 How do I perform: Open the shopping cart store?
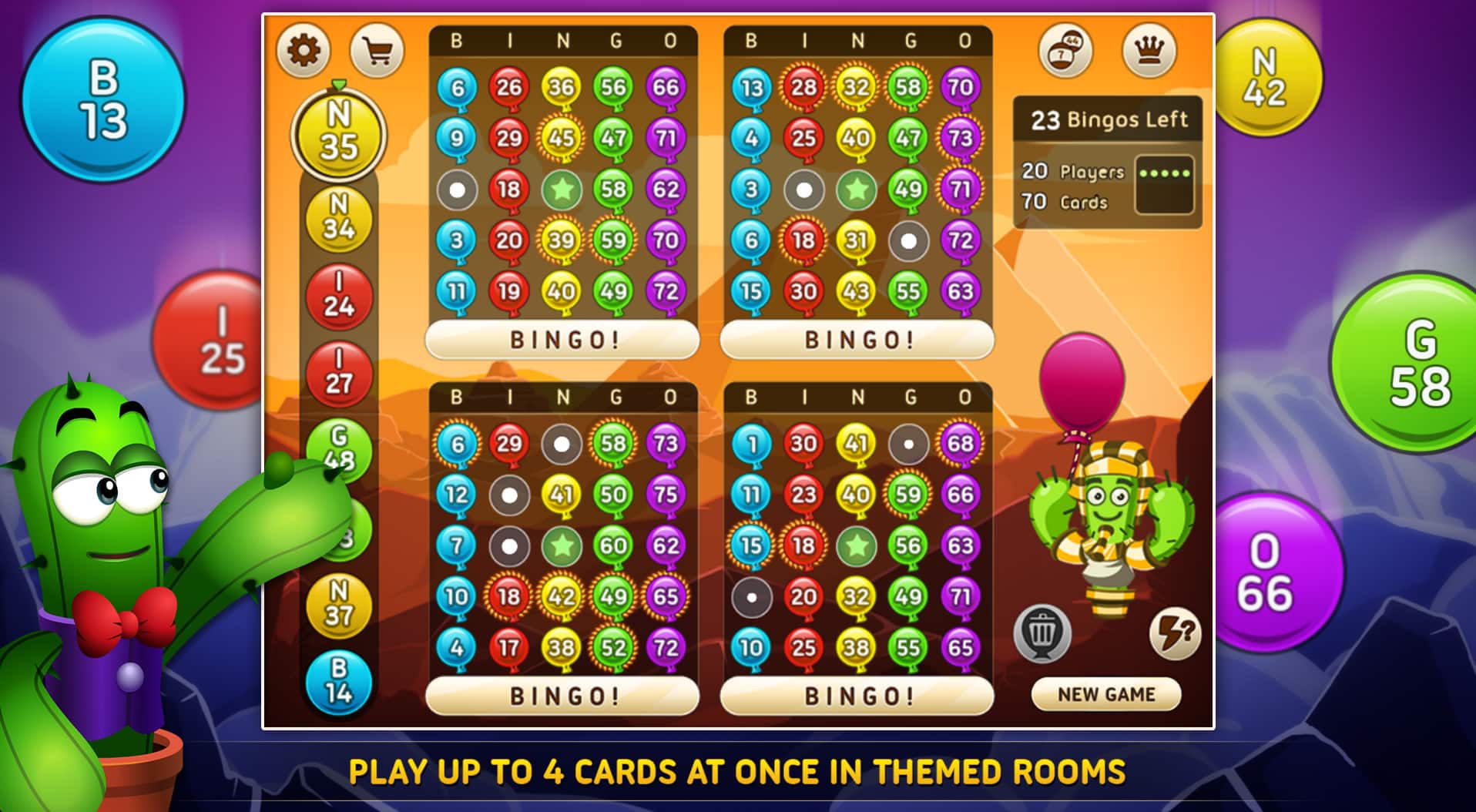click(378, 49)
